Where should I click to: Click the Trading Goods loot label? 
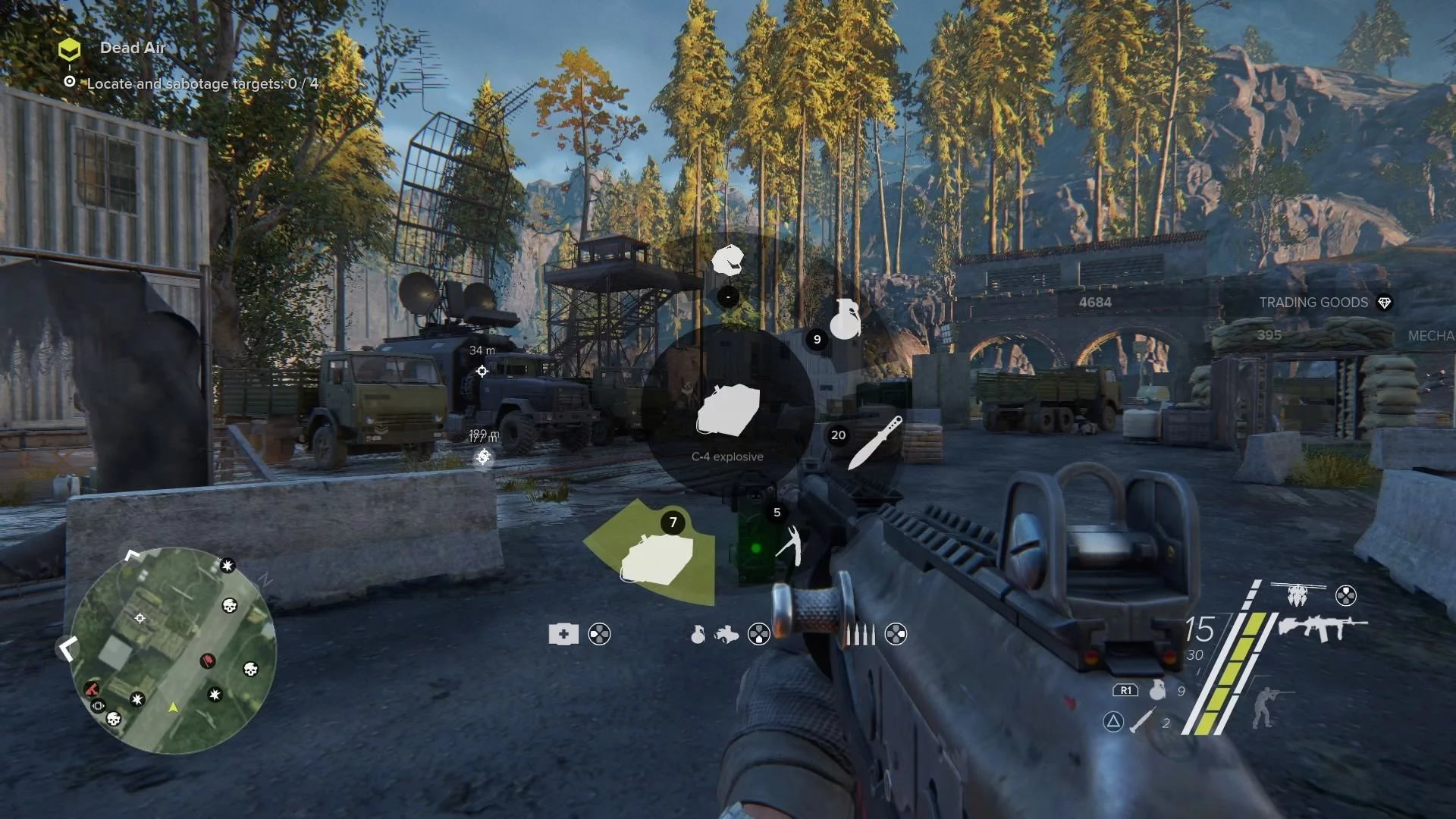[x=1313, y=303]
